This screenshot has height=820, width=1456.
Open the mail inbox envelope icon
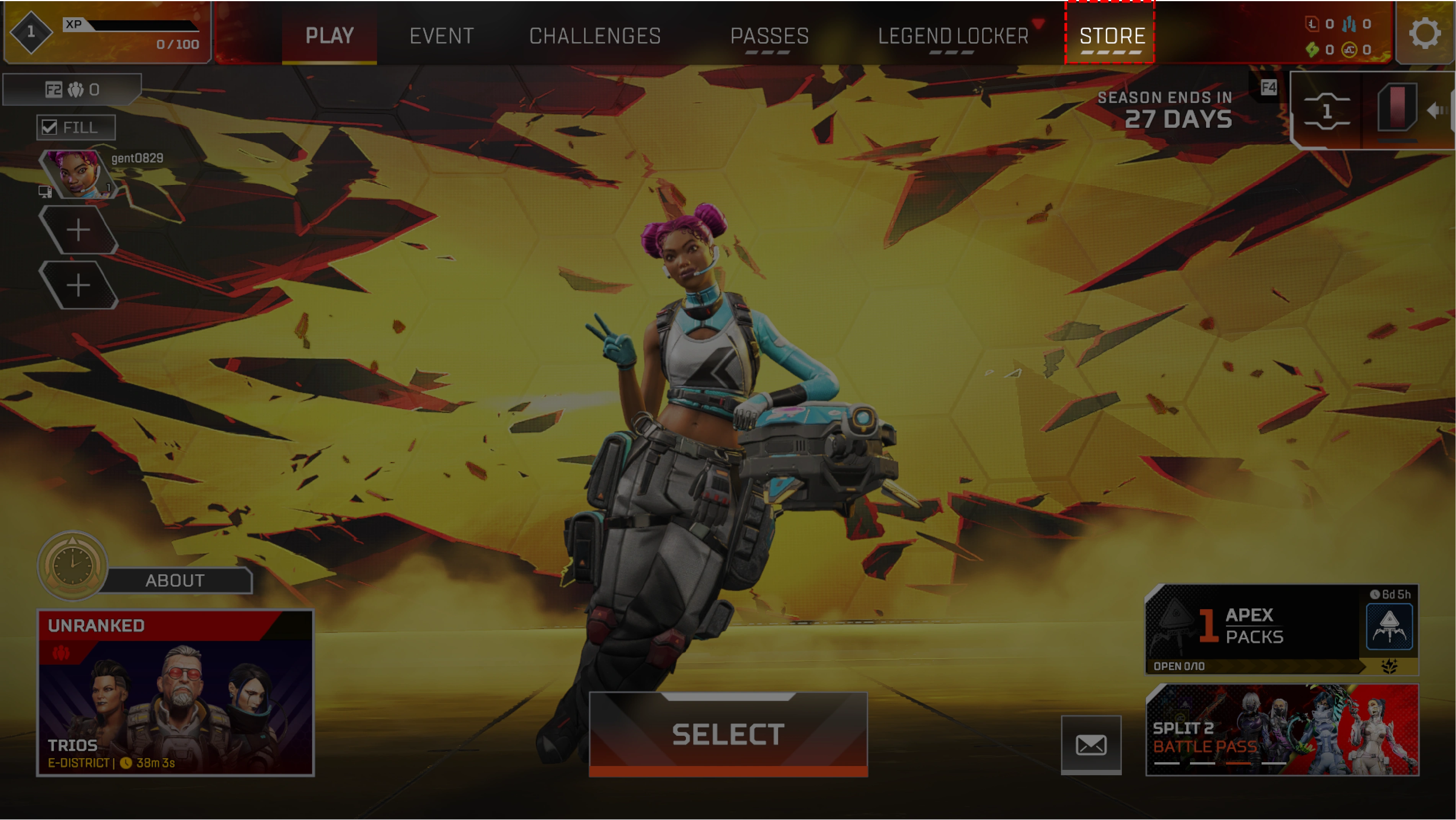1091,745
